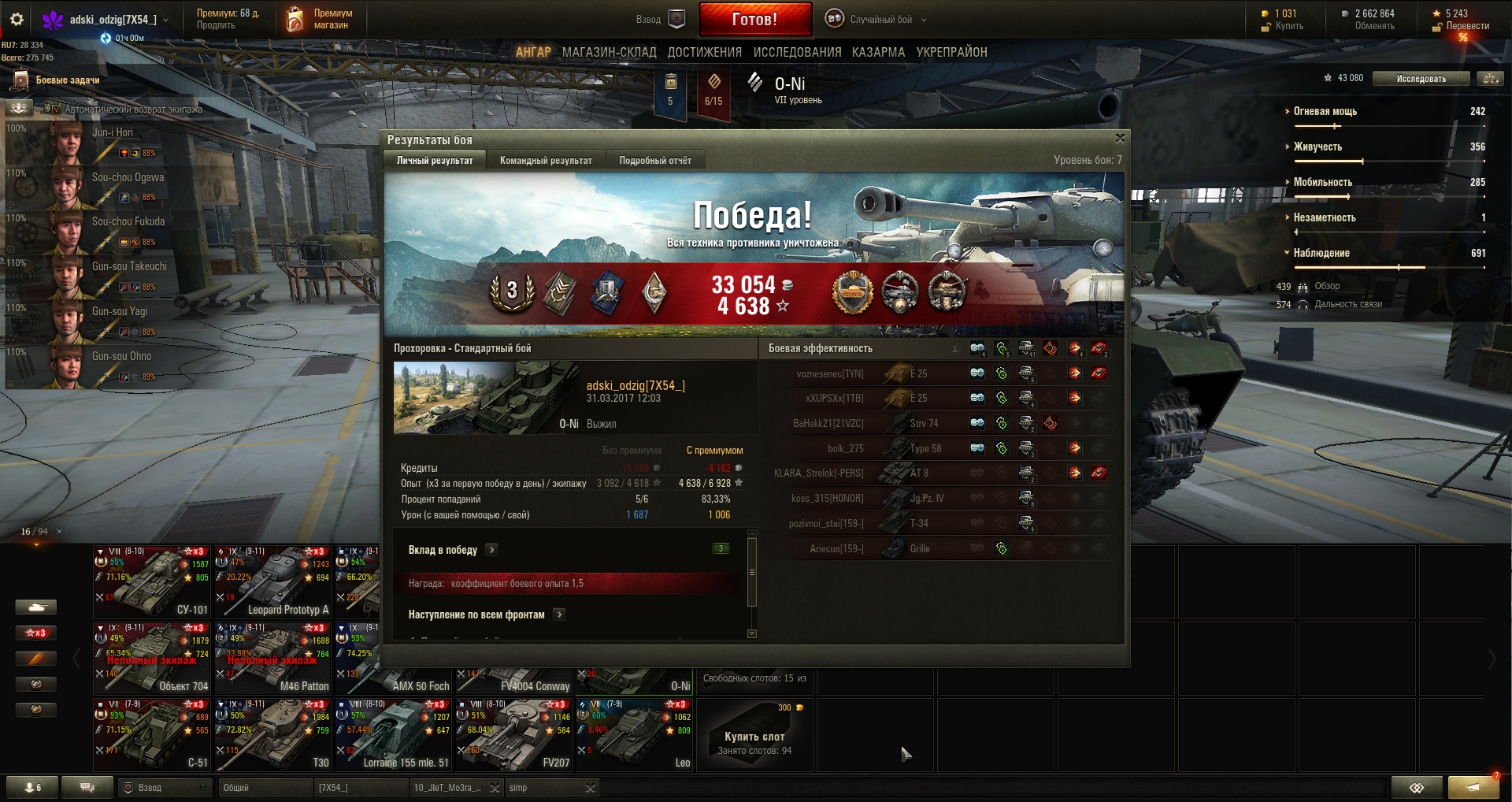Go to ДОСТИЖЕНИЯ section

[704, 52]
